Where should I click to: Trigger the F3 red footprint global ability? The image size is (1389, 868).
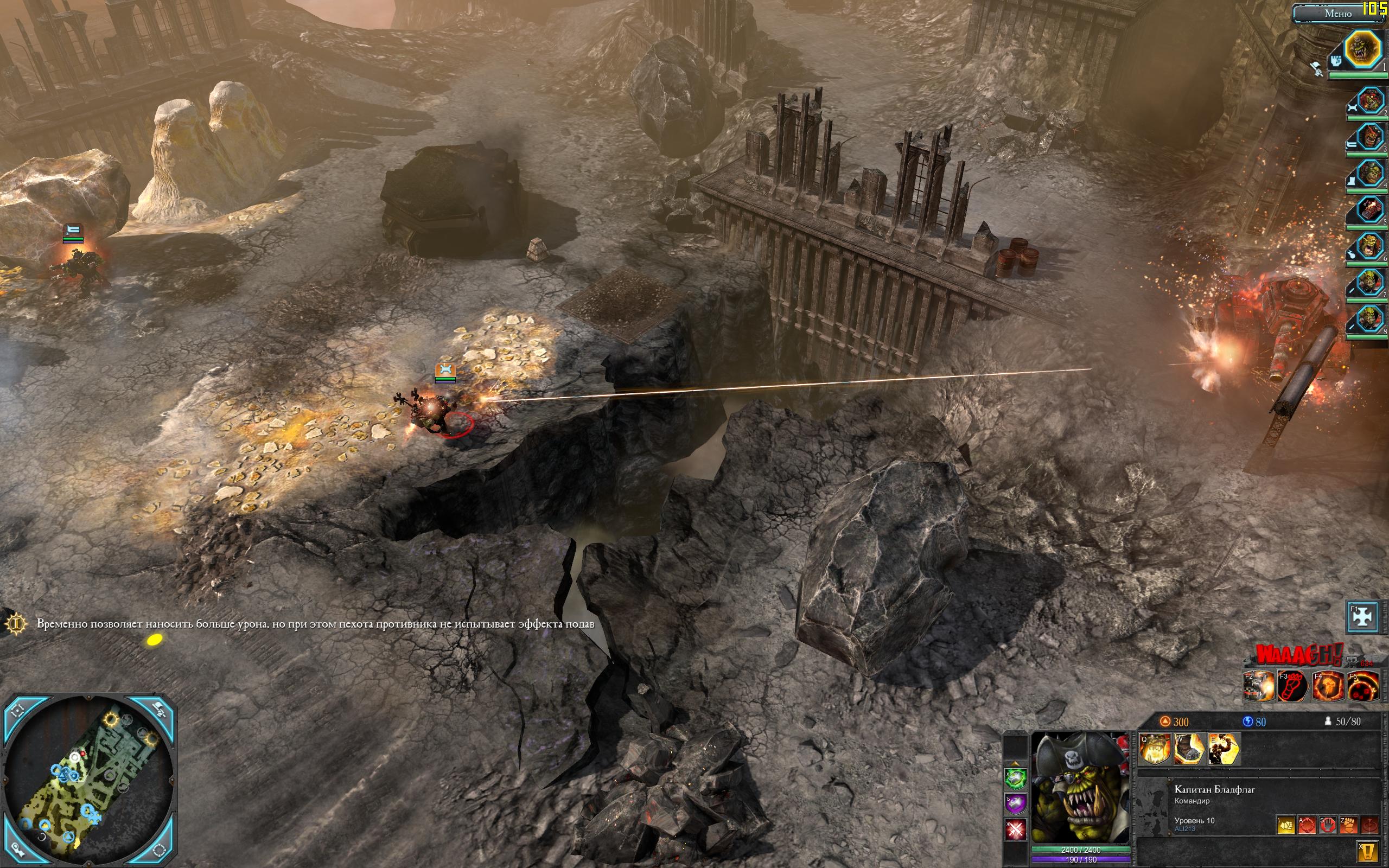[x=1294, y=686]
